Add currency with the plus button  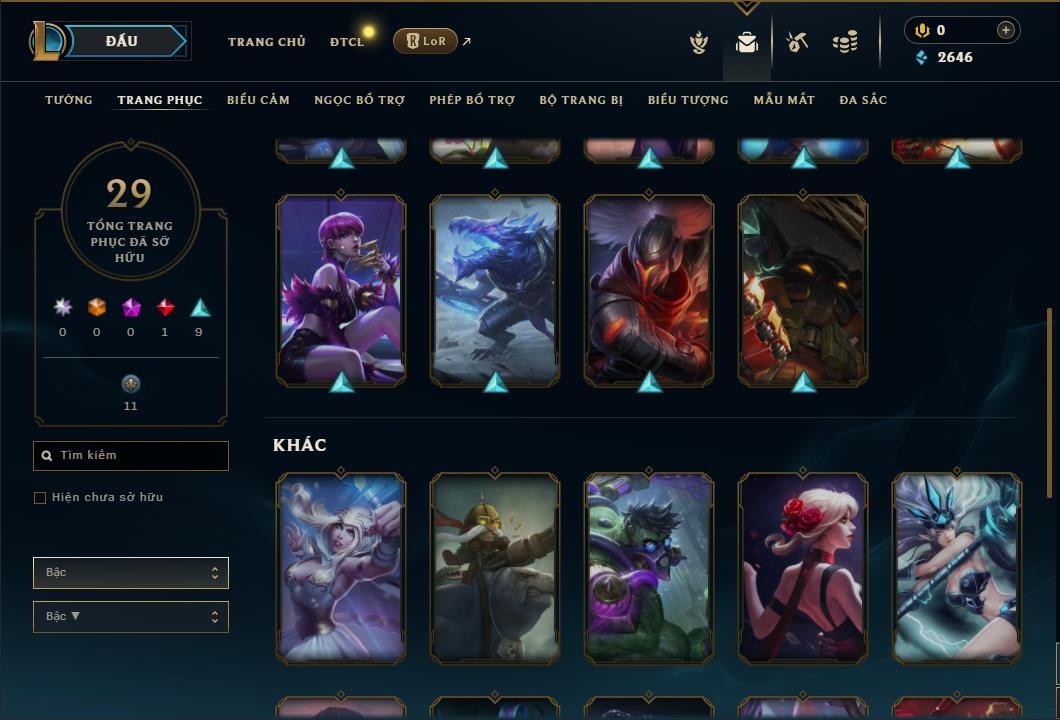pos(1005,30)
